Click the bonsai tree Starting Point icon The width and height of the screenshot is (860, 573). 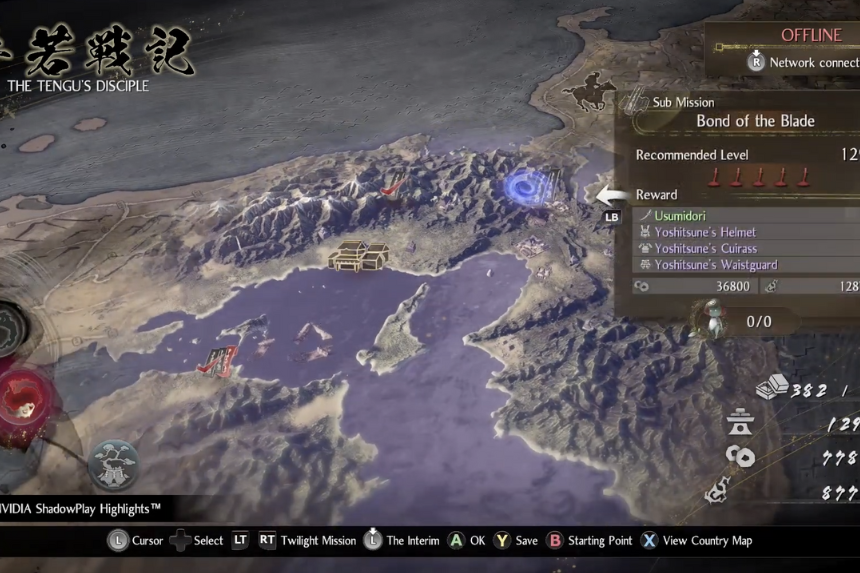113,464
